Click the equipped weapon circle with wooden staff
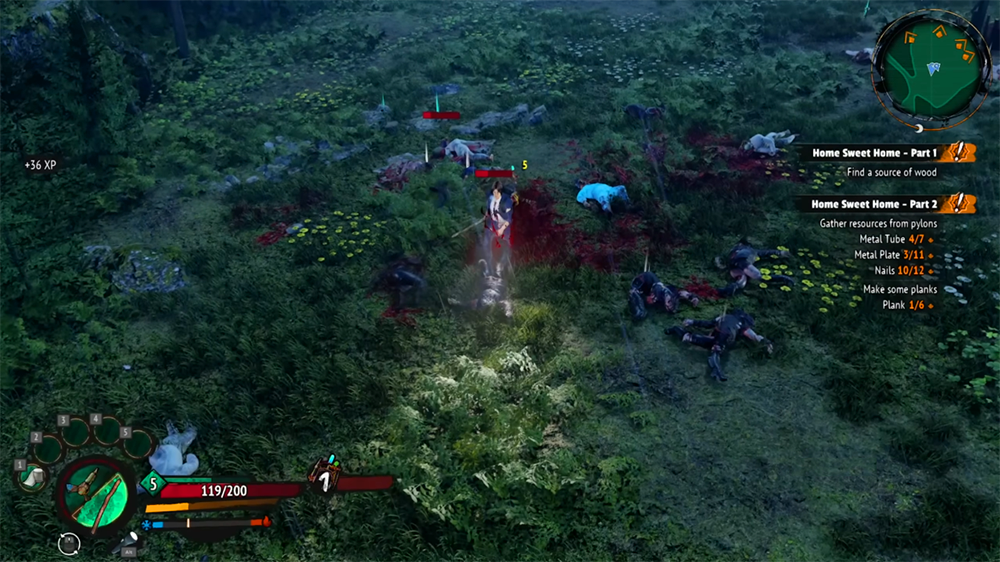This screenshot has height=562, width=1000. click(x=94, y=497)
